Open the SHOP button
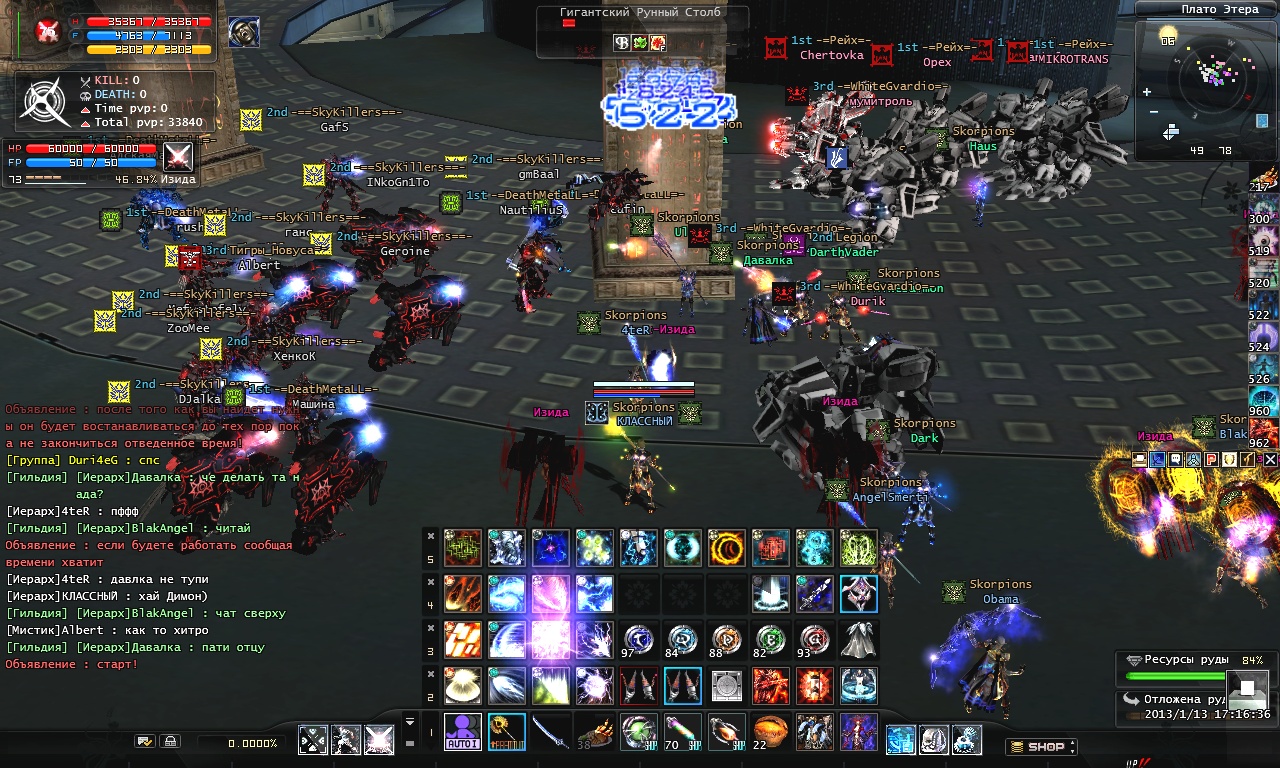The image size is (1280, 768). 1040,746
